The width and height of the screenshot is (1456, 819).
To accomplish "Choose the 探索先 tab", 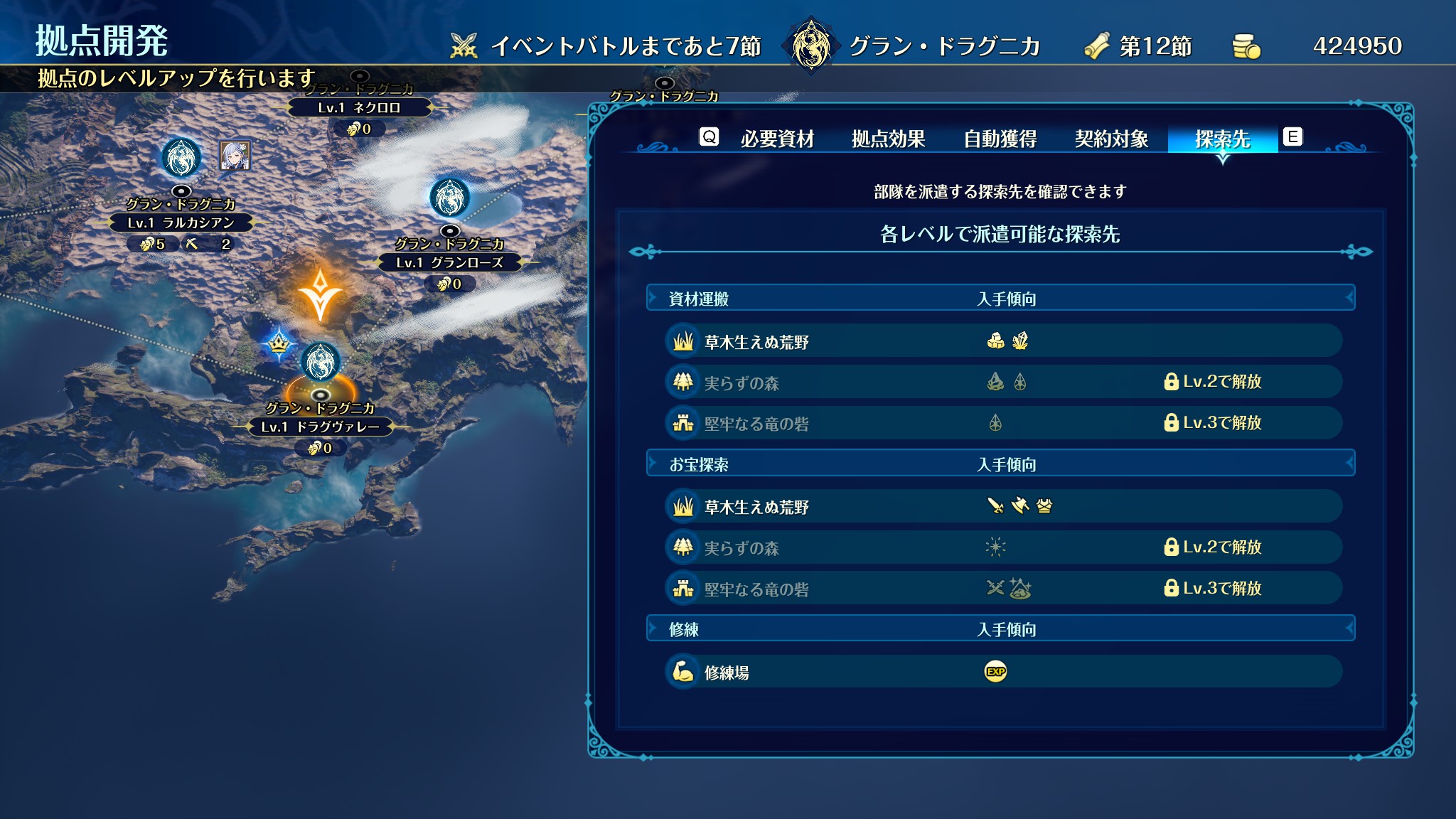I will tap(1222, 139).
